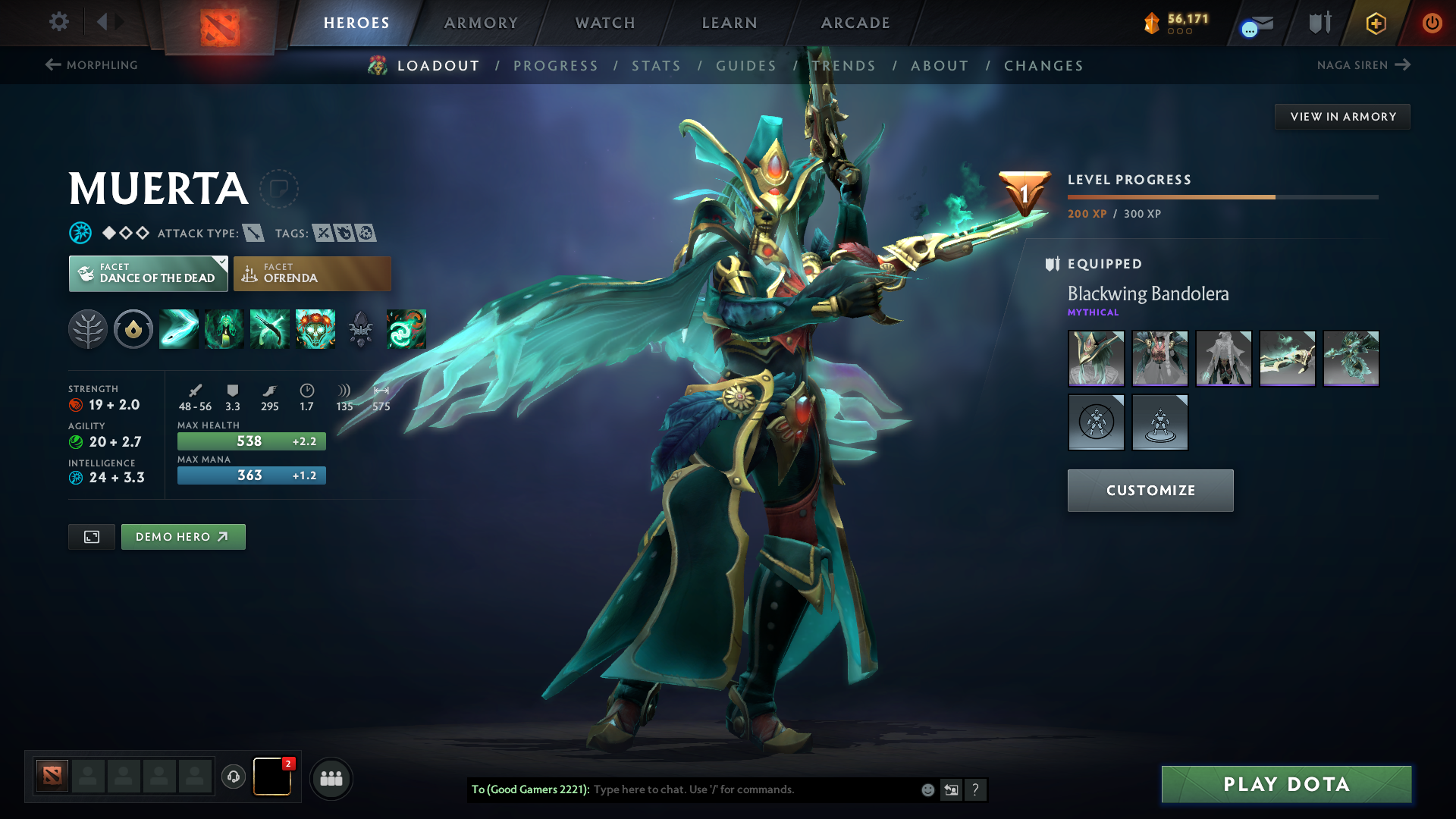Open the emoticon picker in chat
Screen dimensions: 1456x819
927,789
